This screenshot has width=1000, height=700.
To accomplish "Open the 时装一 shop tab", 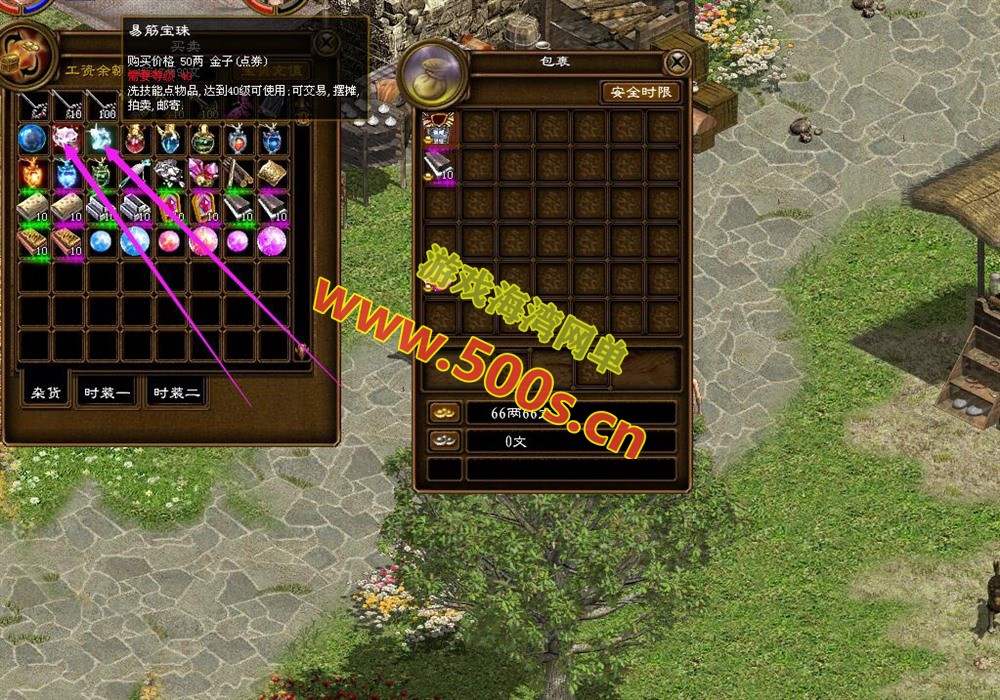I will point(108,393).
